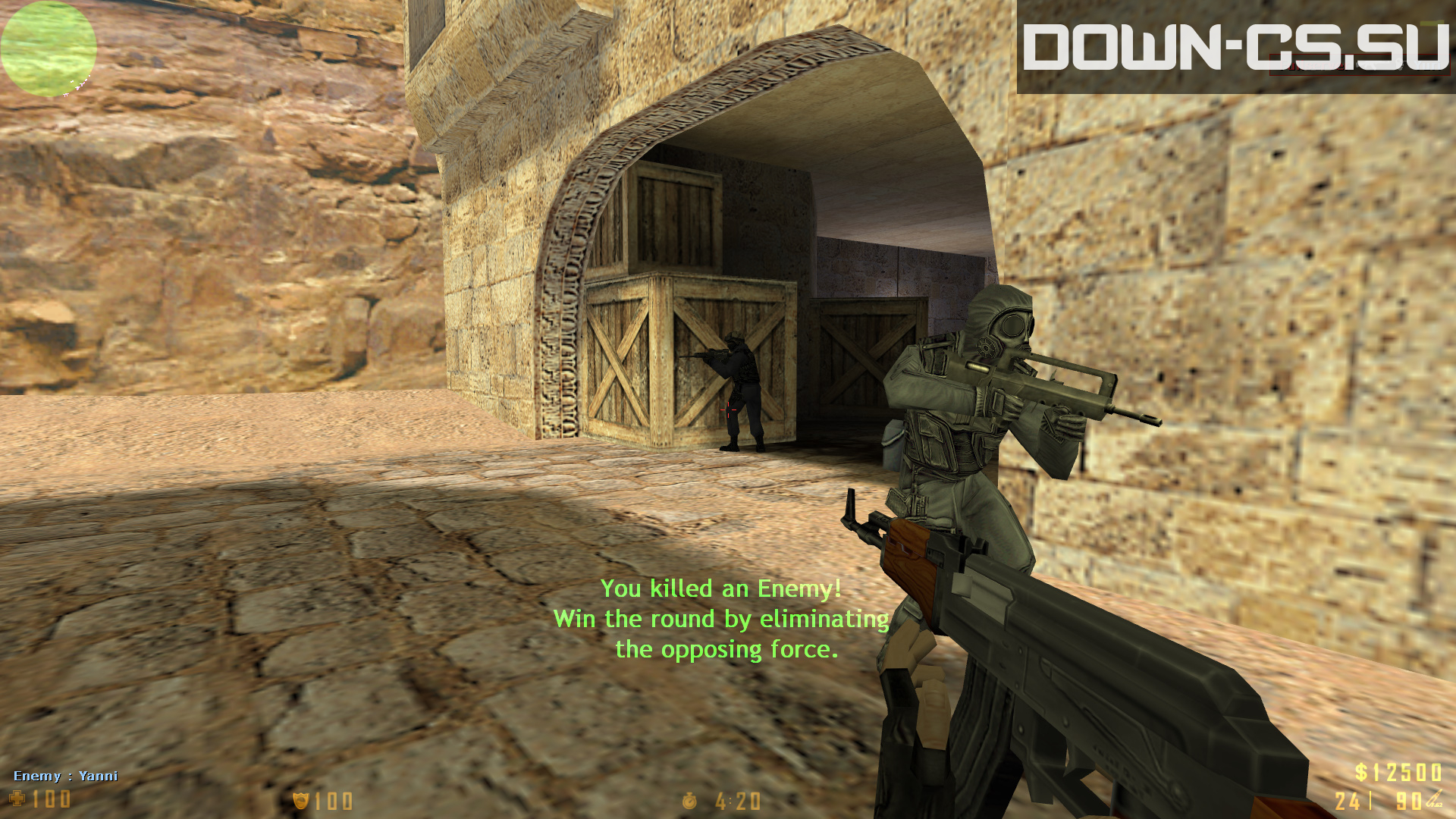
Task: Click the DOWN-CS.SU watermark logo
Action: click(1235, 47)
